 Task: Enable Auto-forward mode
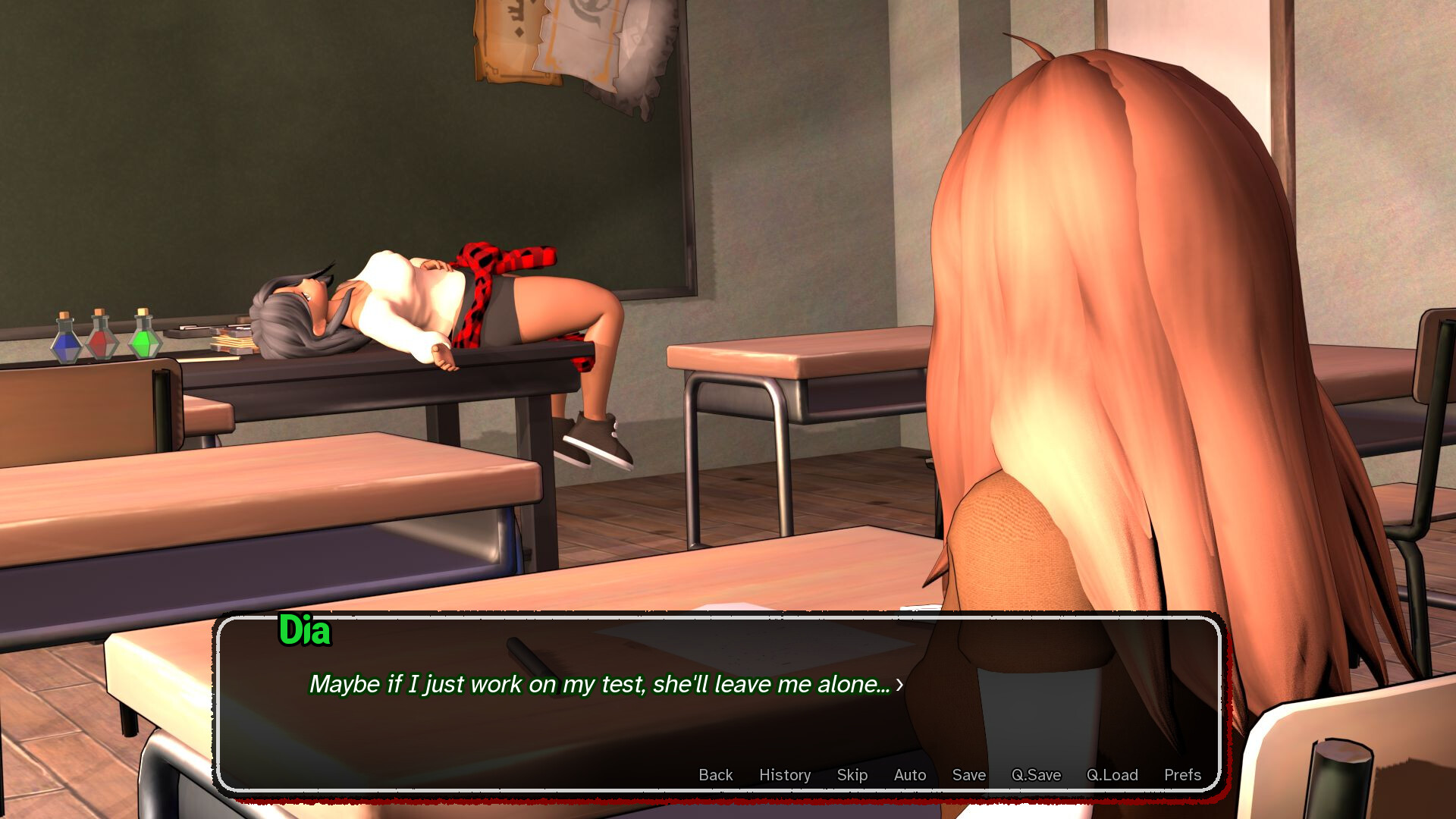point(910,775)
